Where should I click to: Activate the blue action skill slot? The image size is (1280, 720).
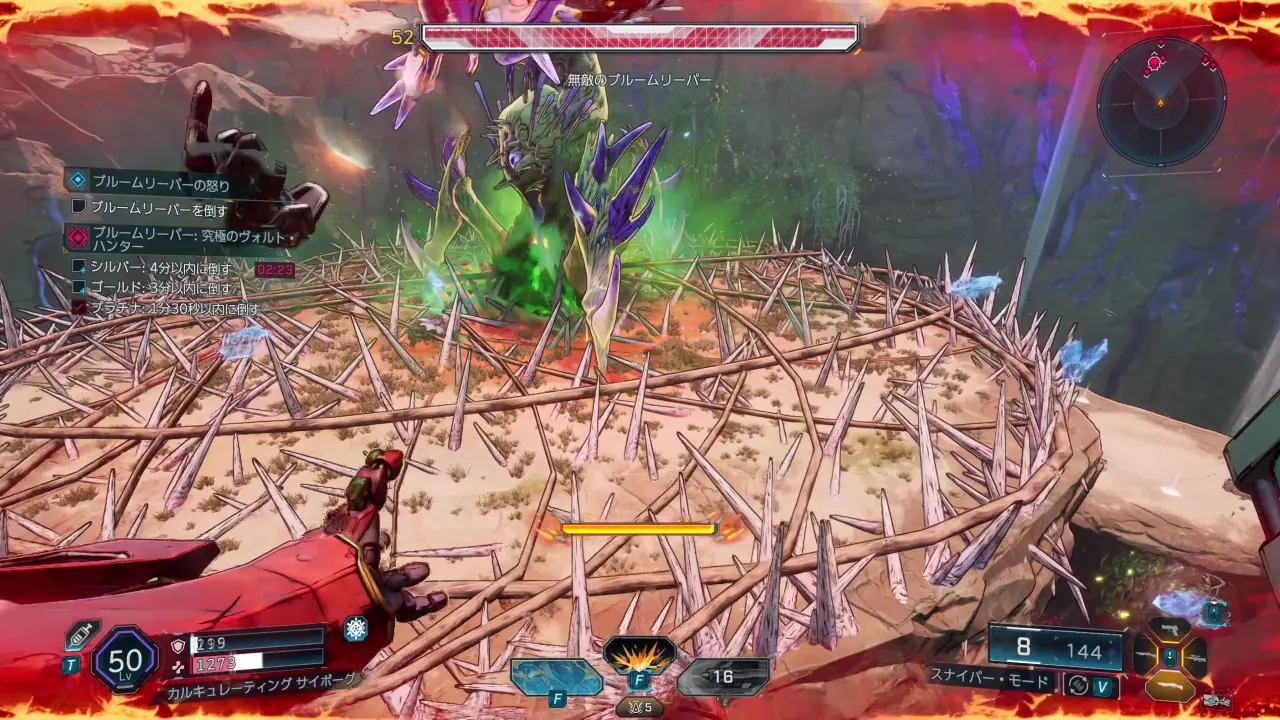coord(556,677)
